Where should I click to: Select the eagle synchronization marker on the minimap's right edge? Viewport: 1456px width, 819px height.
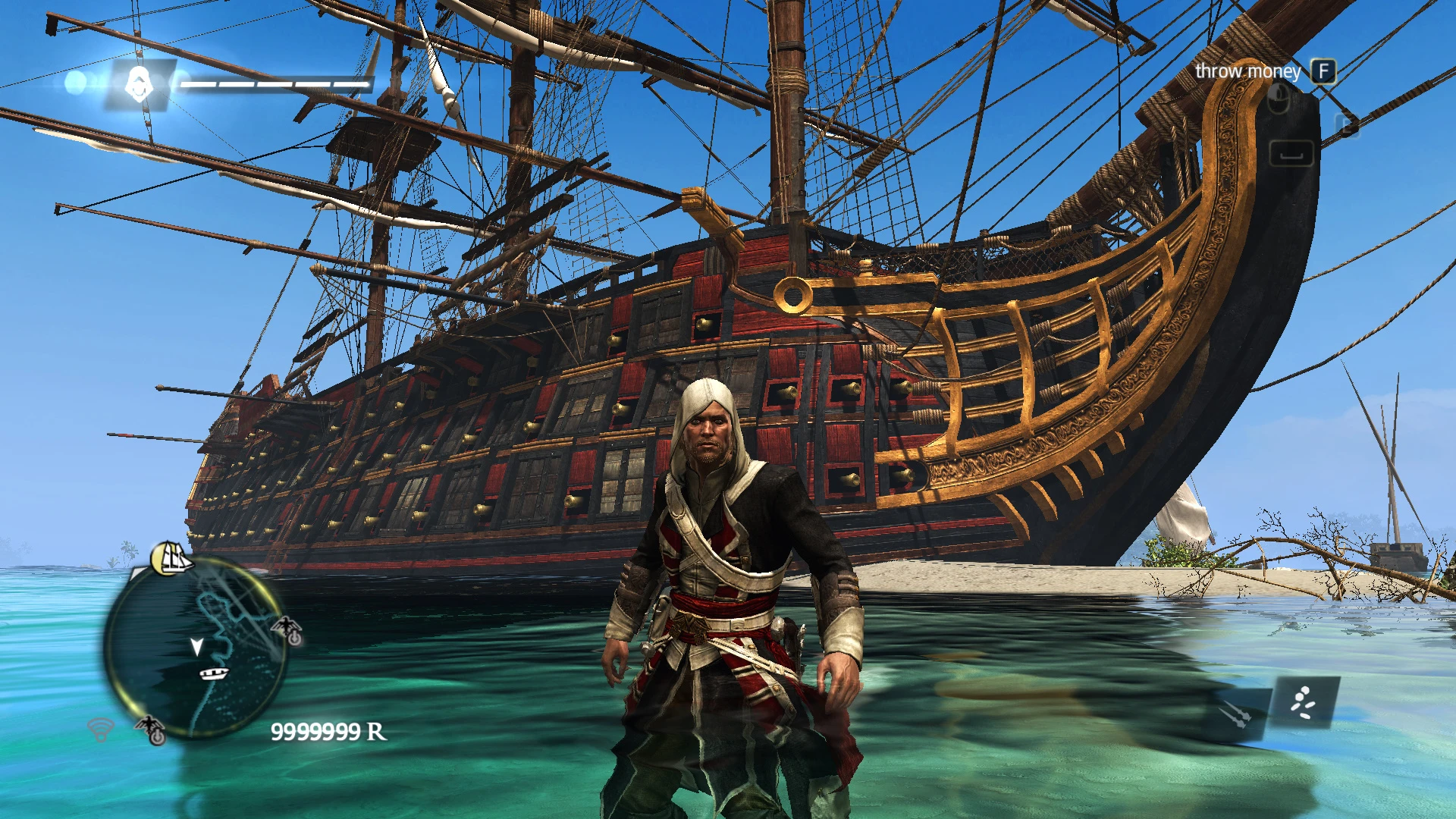coord(287,631)
